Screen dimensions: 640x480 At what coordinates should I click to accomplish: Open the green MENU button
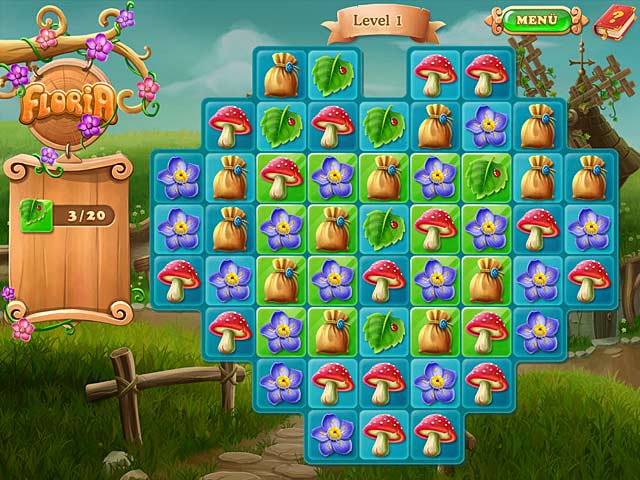(536, 19)
